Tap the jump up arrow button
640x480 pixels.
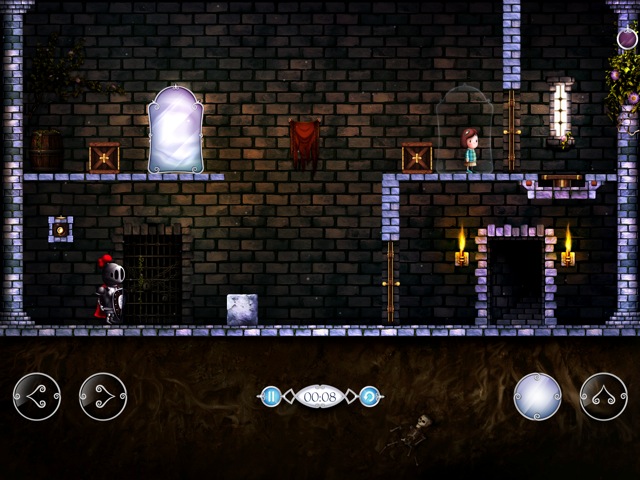[x=603, y=397]
